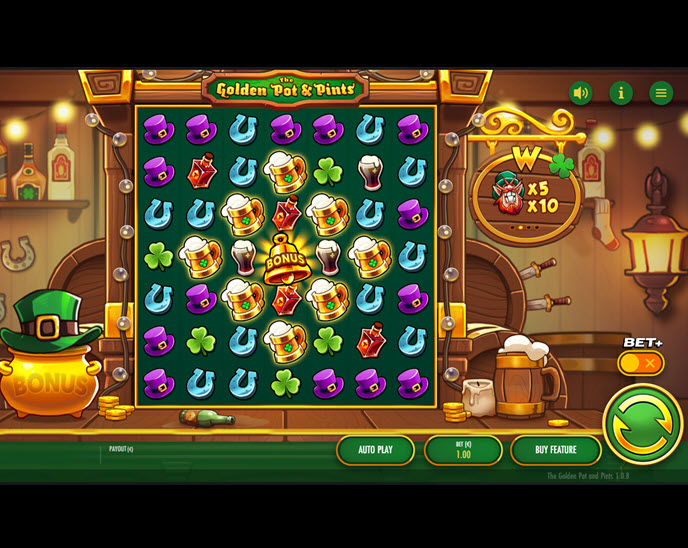
Task: Toggle the Bet+ switch
Action: (x=640, y=363)
